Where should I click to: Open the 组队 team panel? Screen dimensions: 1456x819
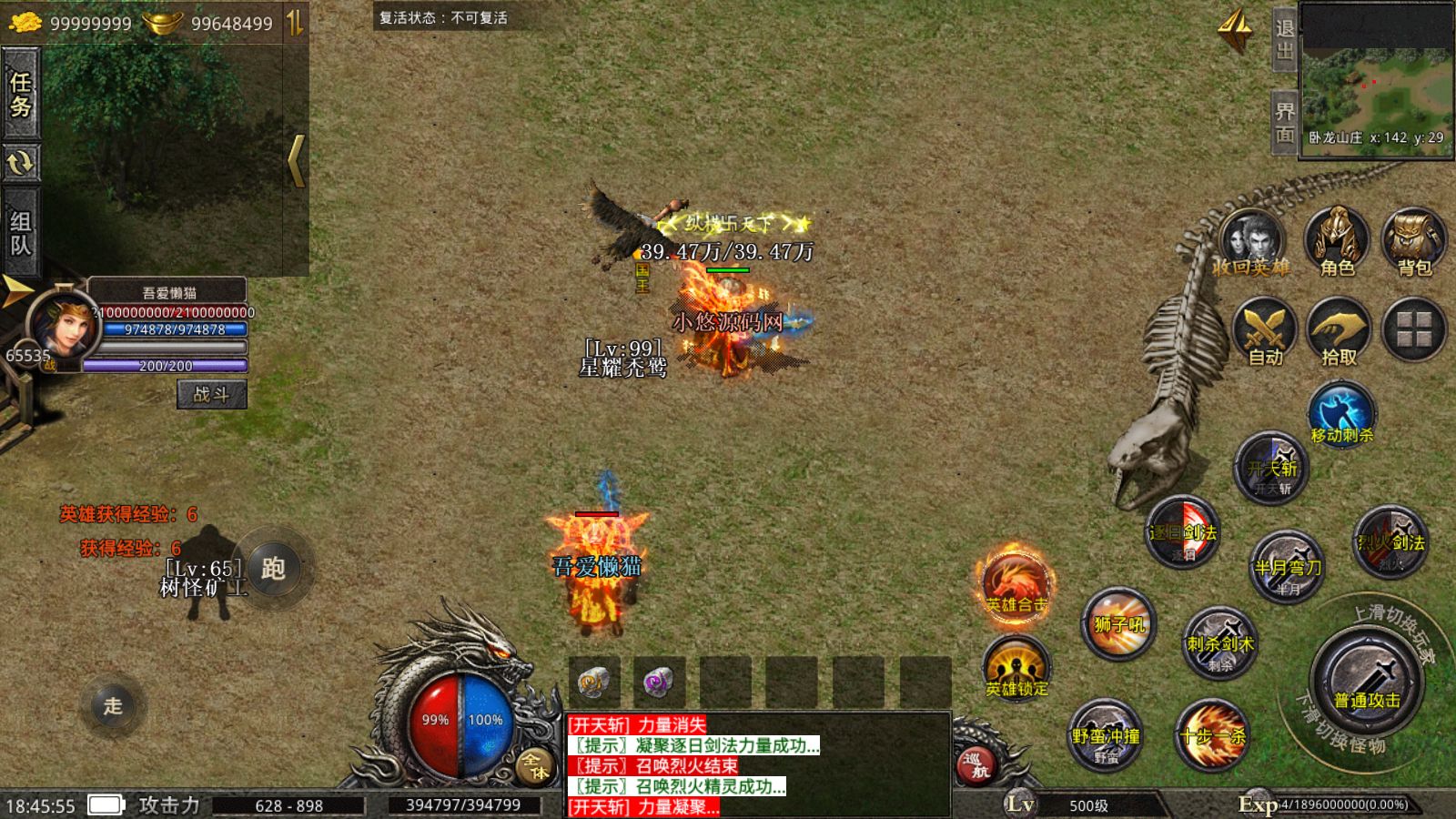click(21, 233)
